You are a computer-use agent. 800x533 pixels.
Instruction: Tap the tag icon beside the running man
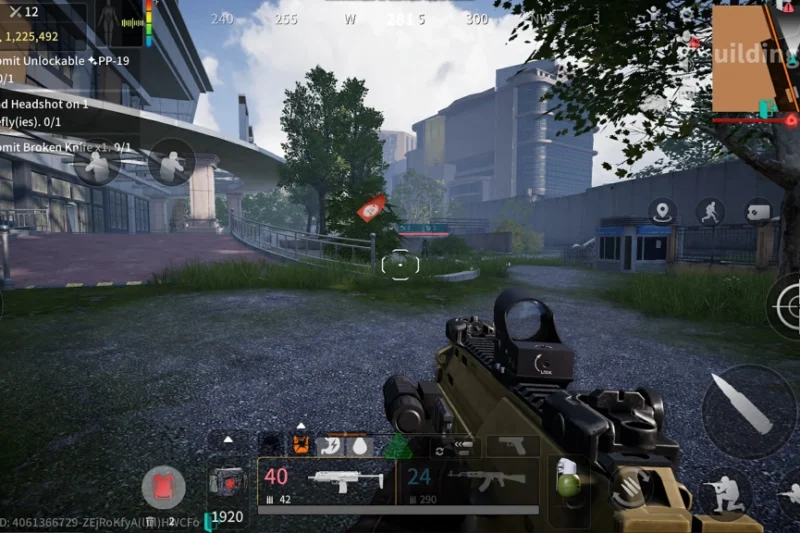click(758, 211)
